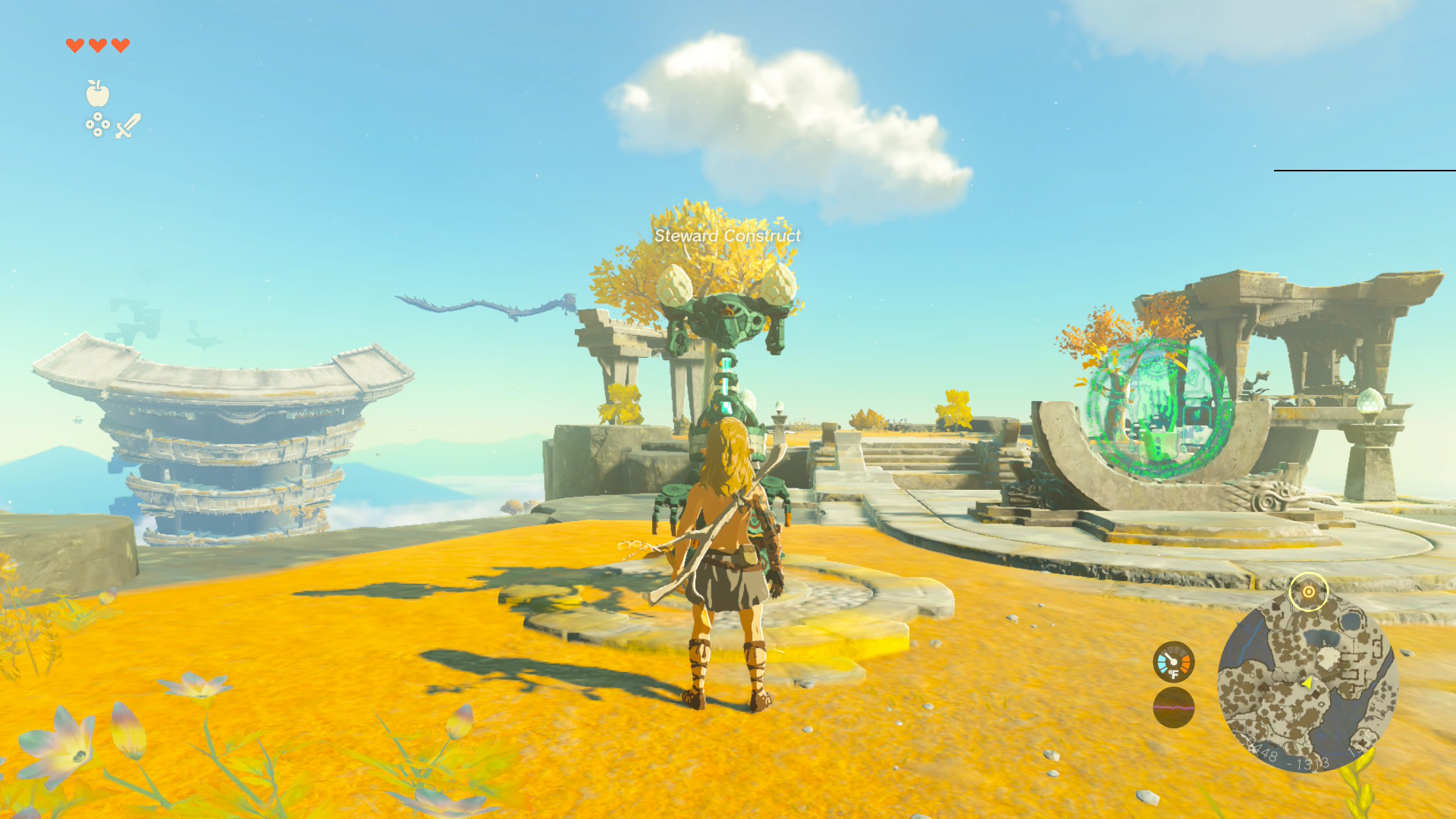The image size is (1456, 819).
Task: Check the temperature gauge icon
Action: pyautogui.click(x=1173, y=662)
